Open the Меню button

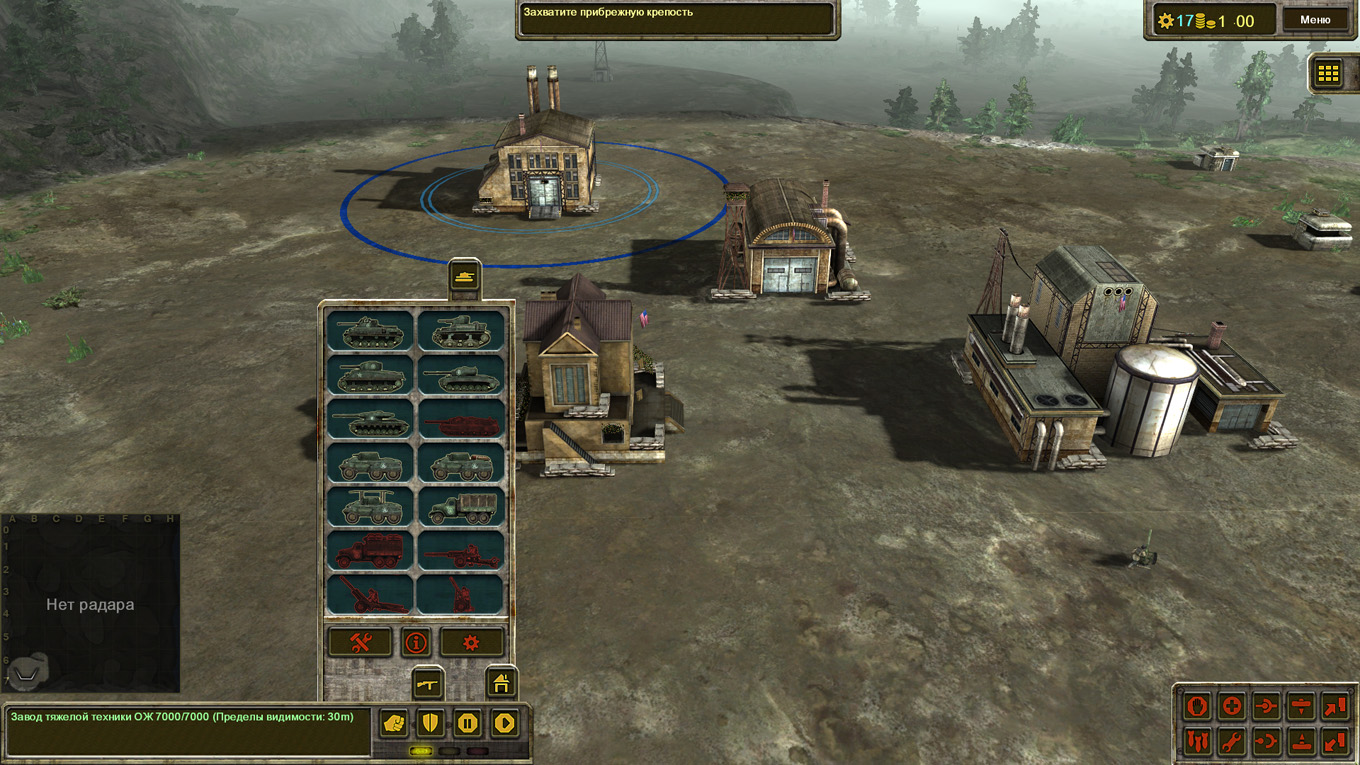(x=1315, y=20)
